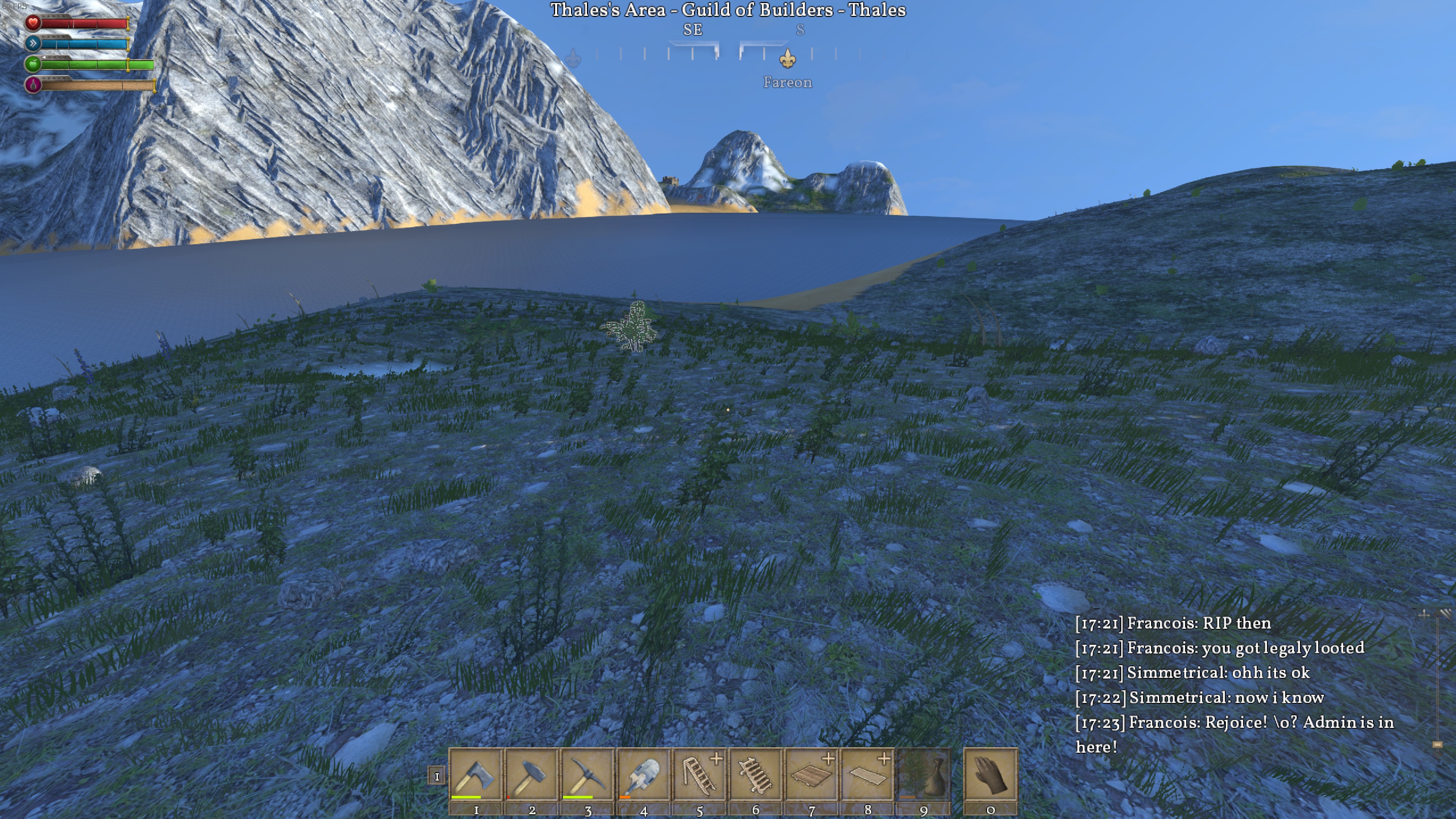Click the hotbar page indicator button
This screenshot has width=1456, height=819.
click(x=436, y=777)
